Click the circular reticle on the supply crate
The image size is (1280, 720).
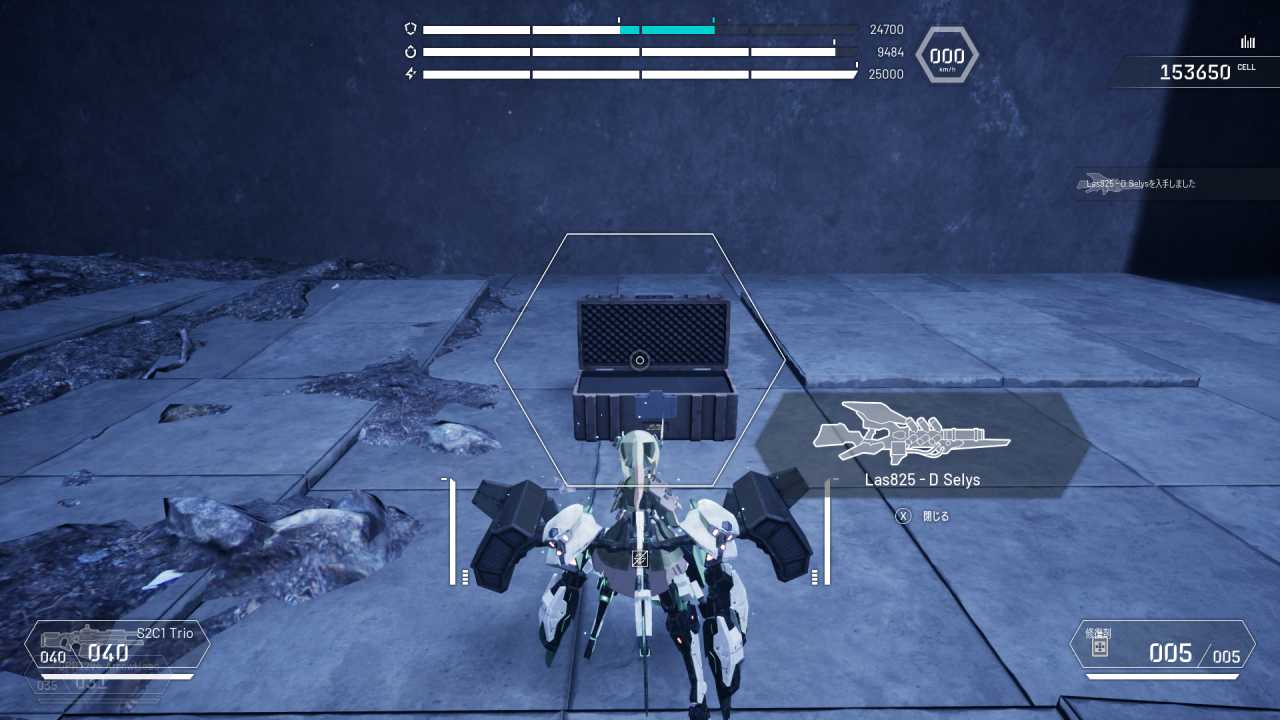click(x=640, y=360)
